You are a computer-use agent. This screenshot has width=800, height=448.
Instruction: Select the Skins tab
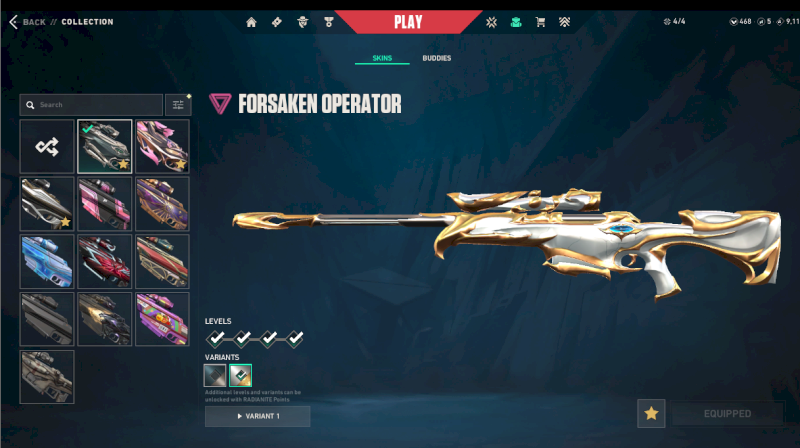click(382, 59)
